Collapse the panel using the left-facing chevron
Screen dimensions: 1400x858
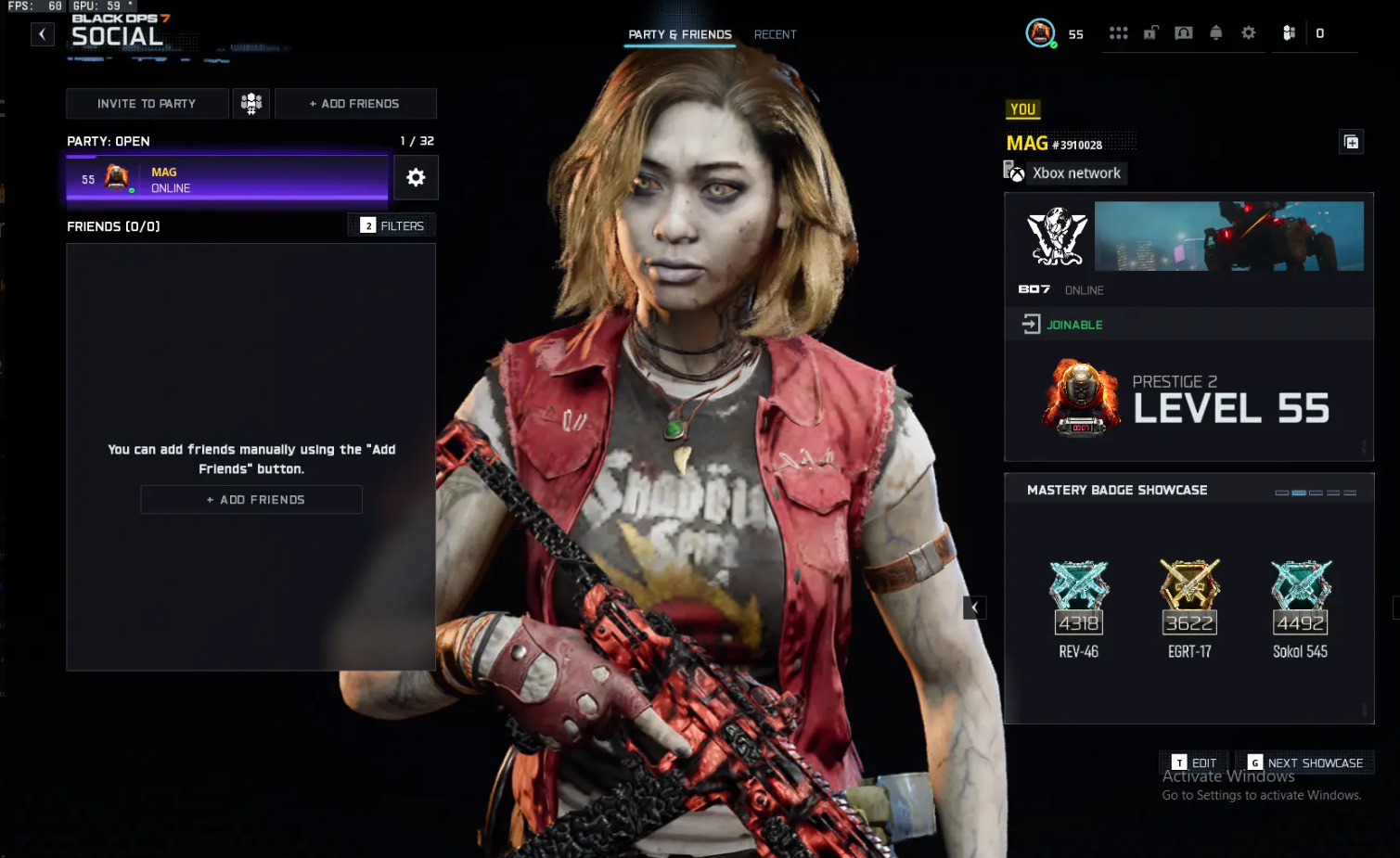(973, 607)
